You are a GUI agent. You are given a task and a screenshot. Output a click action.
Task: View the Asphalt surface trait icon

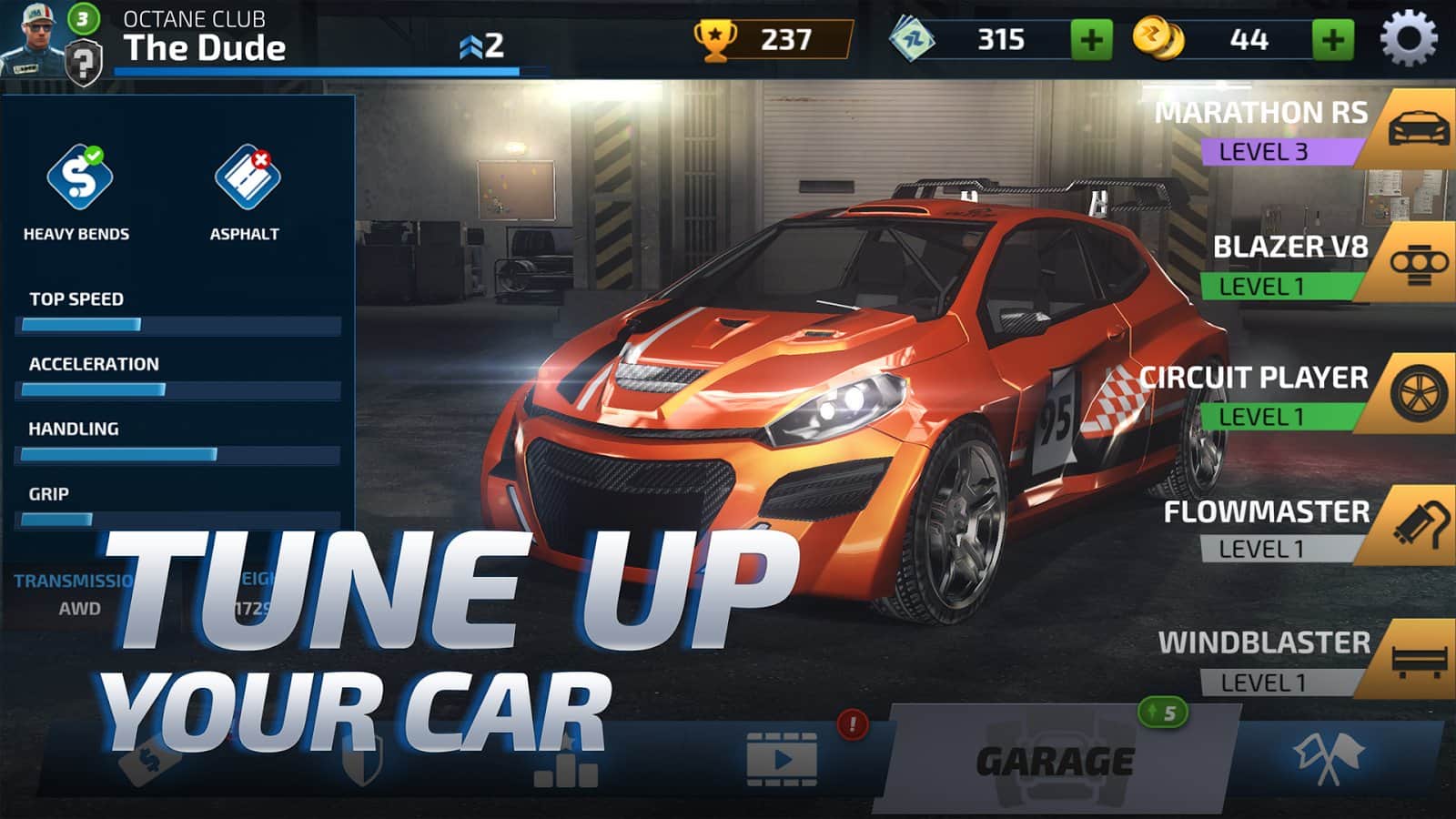pyautogui.click(x=246, y=177)
